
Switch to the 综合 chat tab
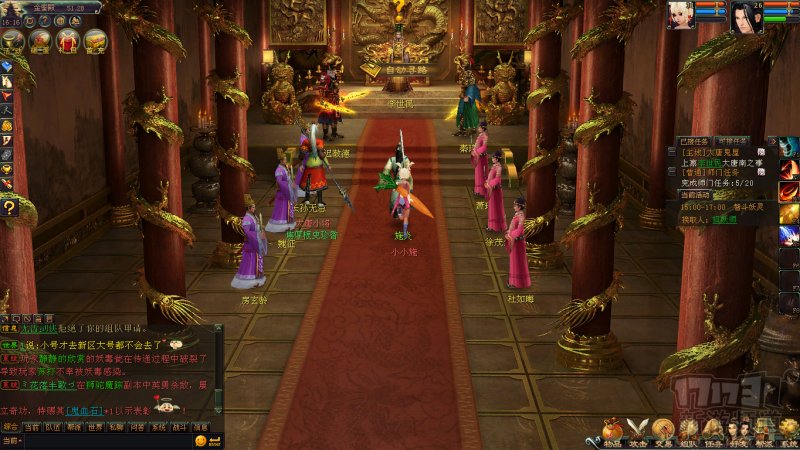[10, 426]
